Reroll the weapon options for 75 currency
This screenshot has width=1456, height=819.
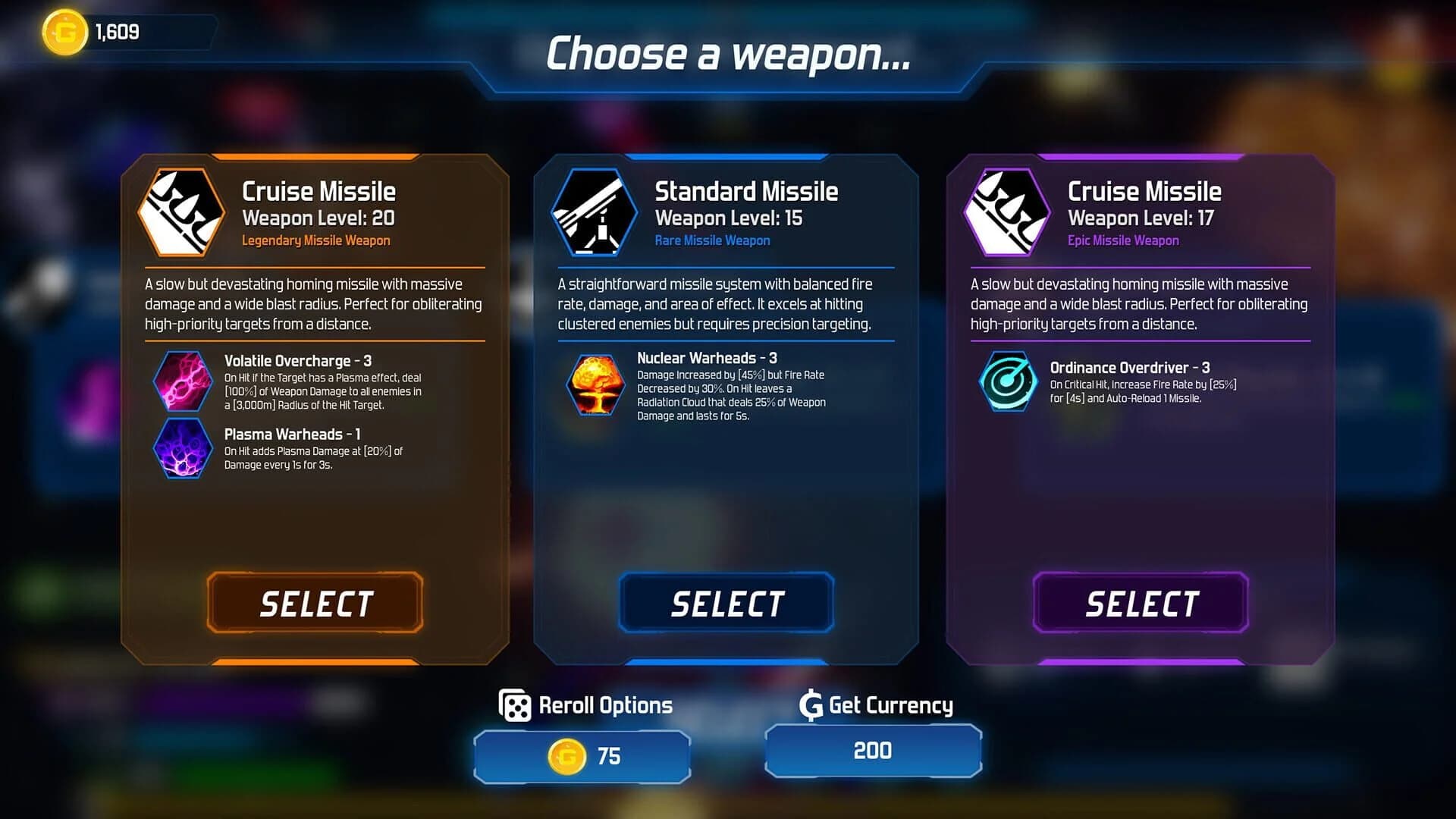[x=582, y=755]
